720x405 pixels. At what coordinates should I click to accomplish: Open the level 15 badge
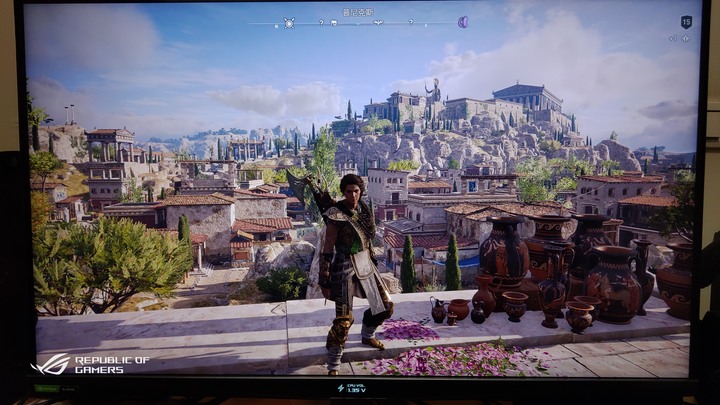(686, 21)
